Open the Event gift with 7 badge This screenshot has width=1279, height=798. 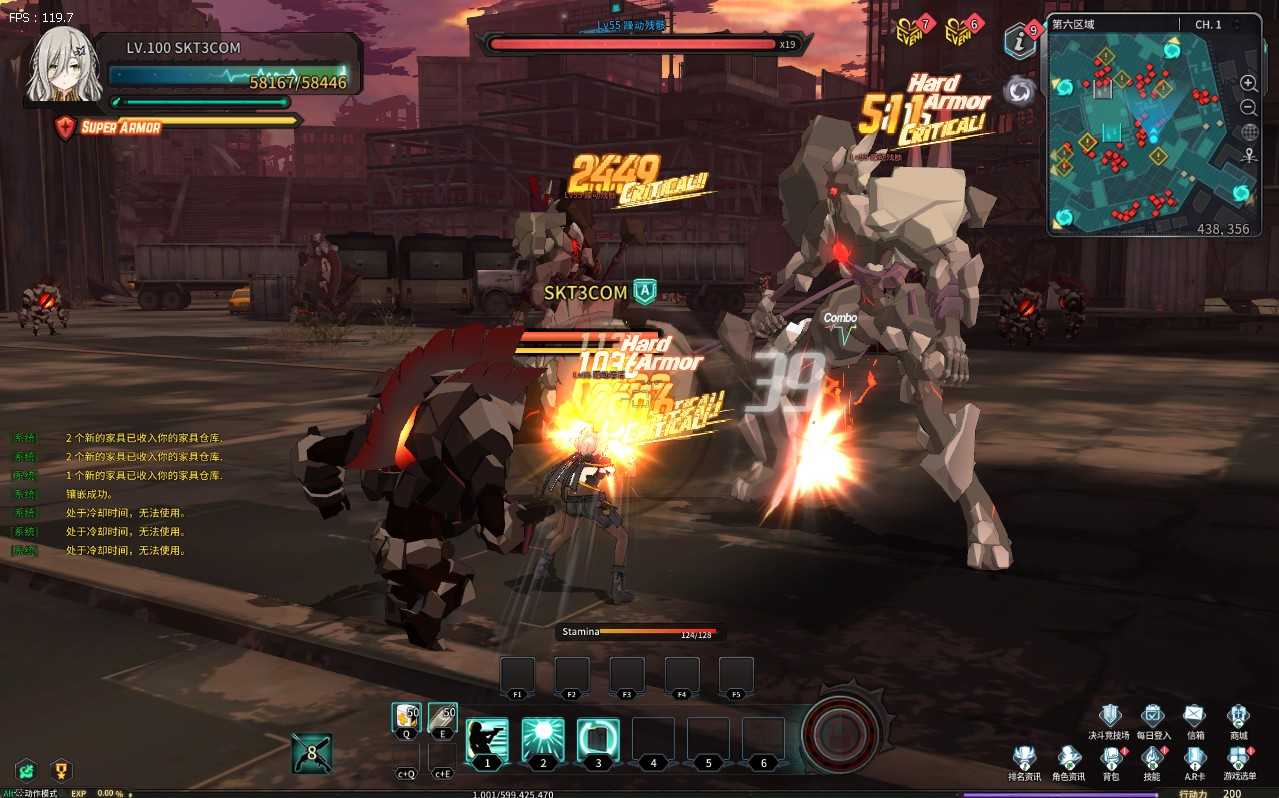[907, 32]
